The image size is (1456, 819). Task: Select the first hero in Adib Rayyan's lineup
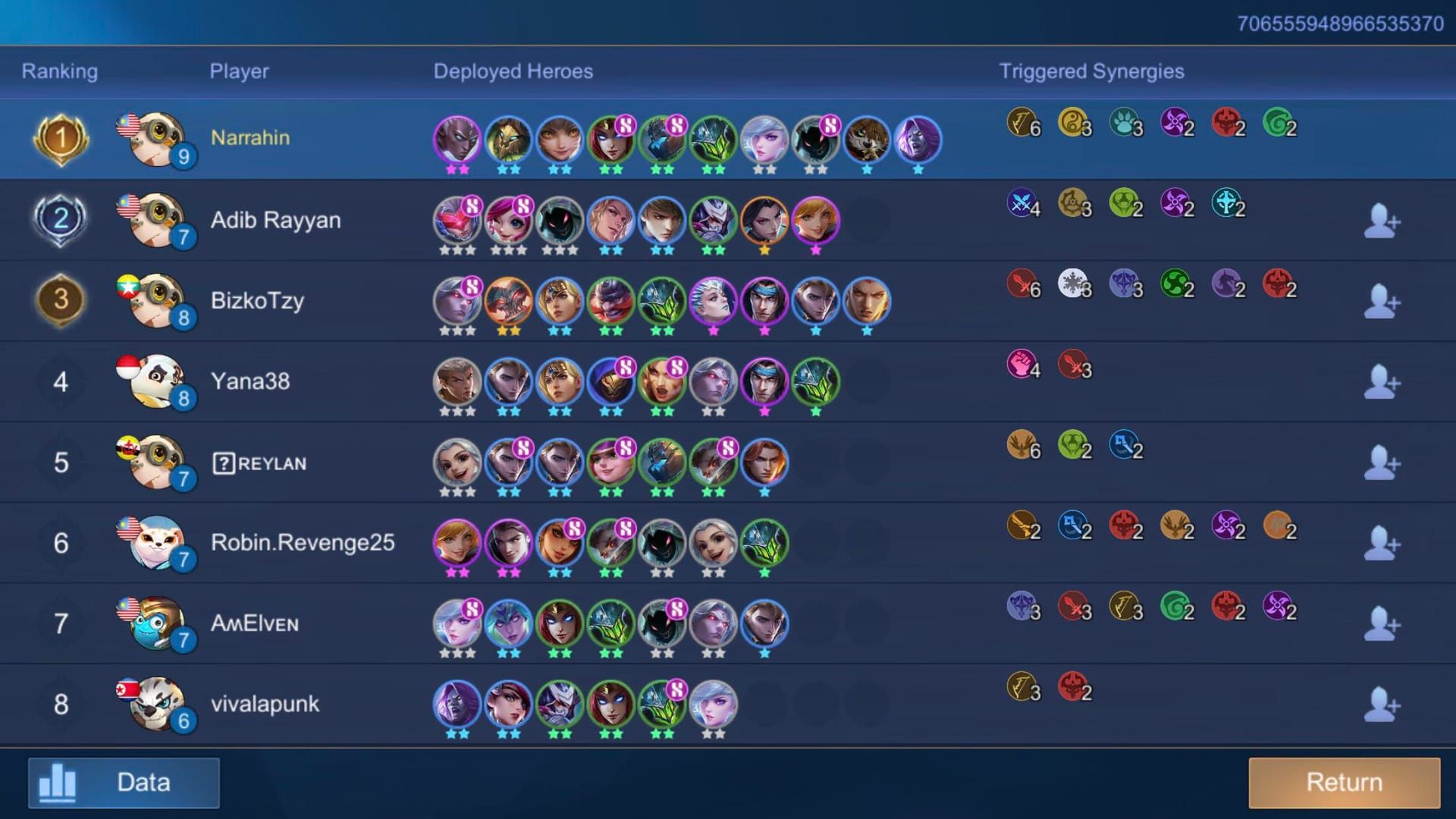tap(455, 219)
